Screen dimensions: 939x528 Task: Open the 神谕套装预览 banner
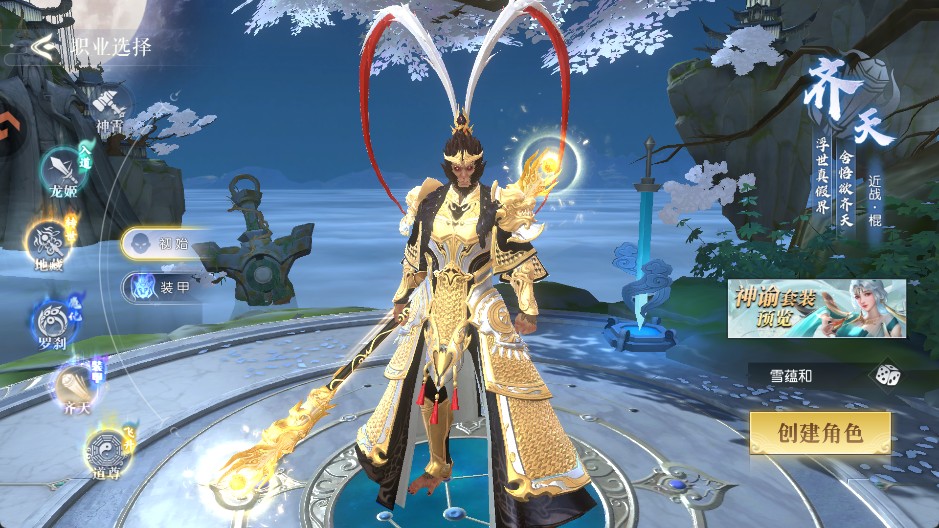coord(816,309)
